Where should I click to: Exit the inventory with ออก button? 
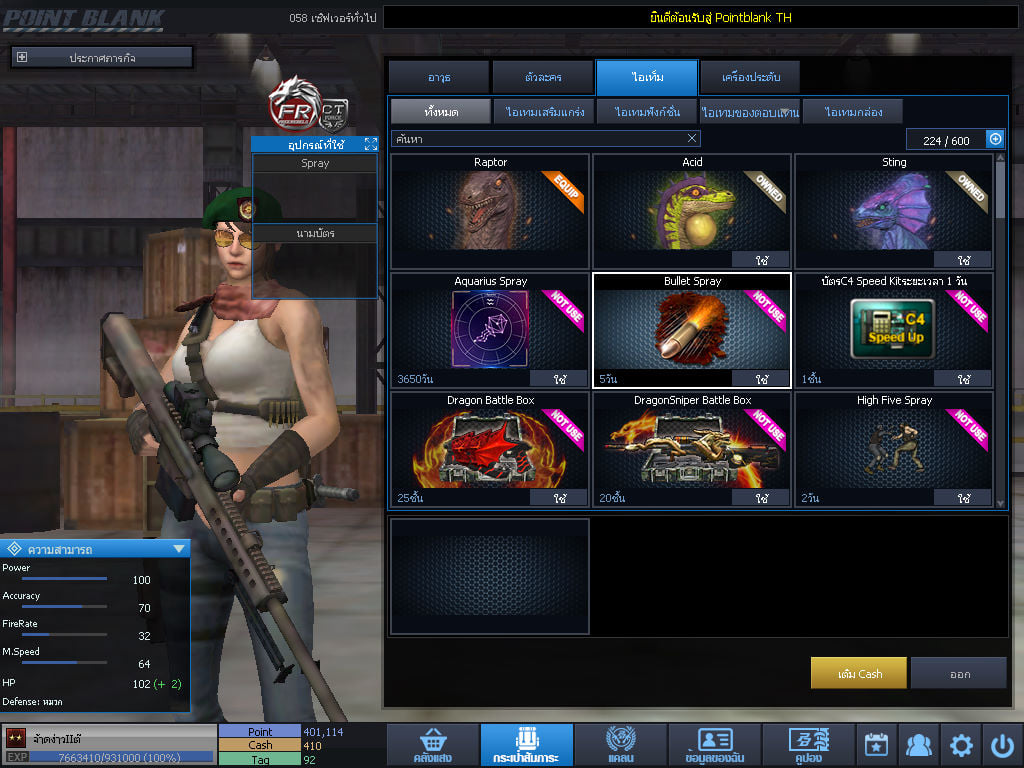[959, 673]
